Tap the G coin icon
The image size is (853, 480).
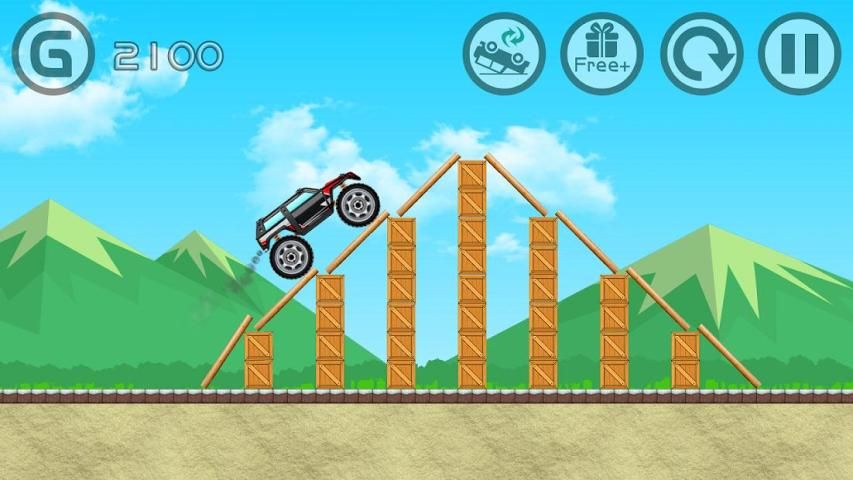pos(53,53)
